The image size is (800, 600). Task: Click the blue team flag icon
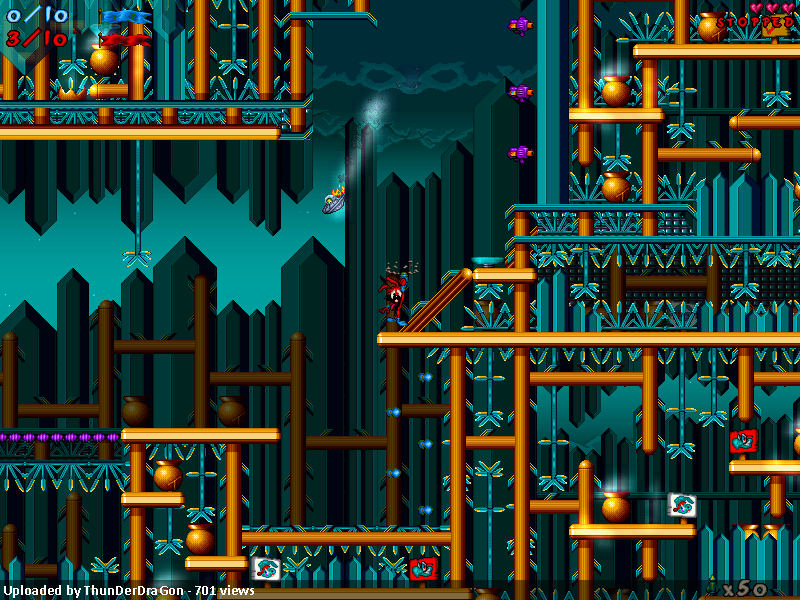(125, 16)
